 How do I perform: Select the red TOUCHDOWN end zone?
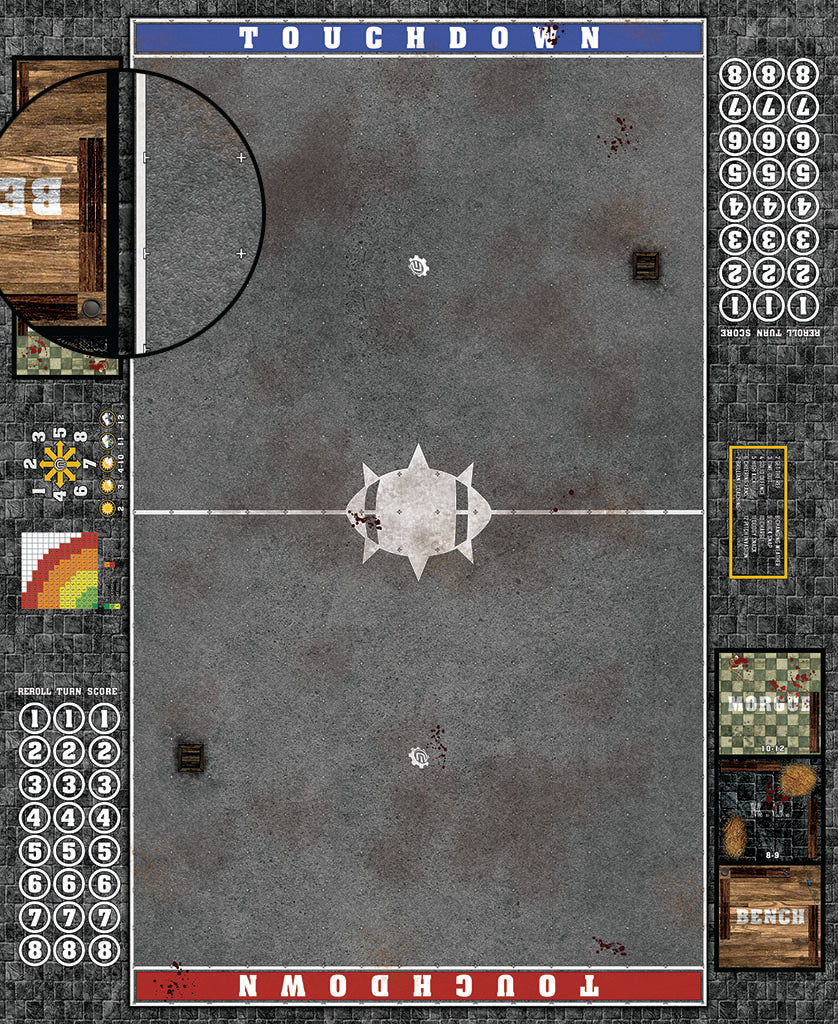point(418,985)
